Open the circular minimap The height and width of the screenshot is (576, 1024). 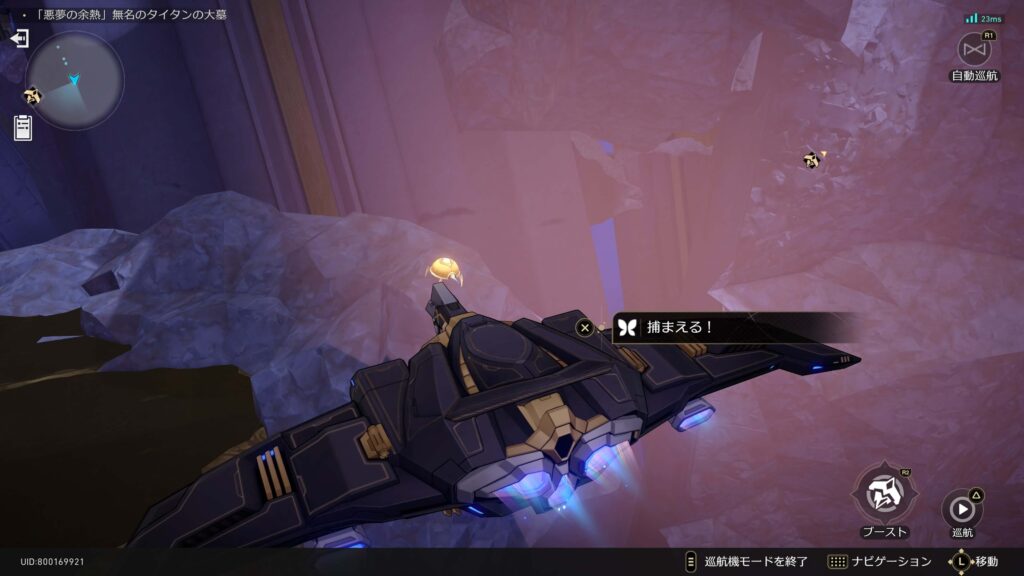(75, 79)
